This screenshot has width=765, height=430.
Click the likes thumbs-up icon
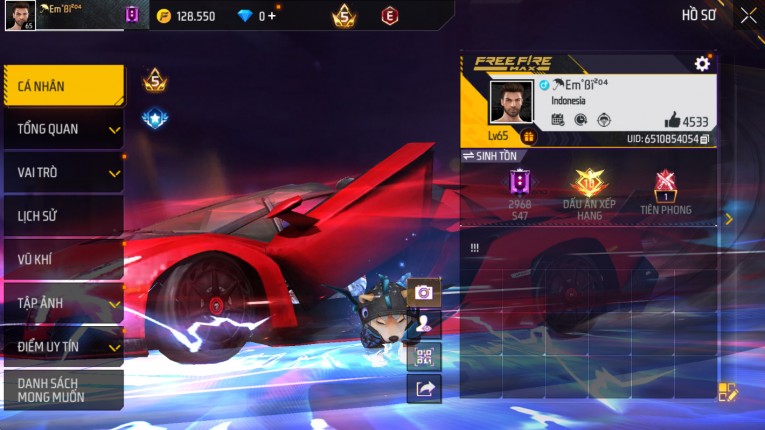[672, 120]
